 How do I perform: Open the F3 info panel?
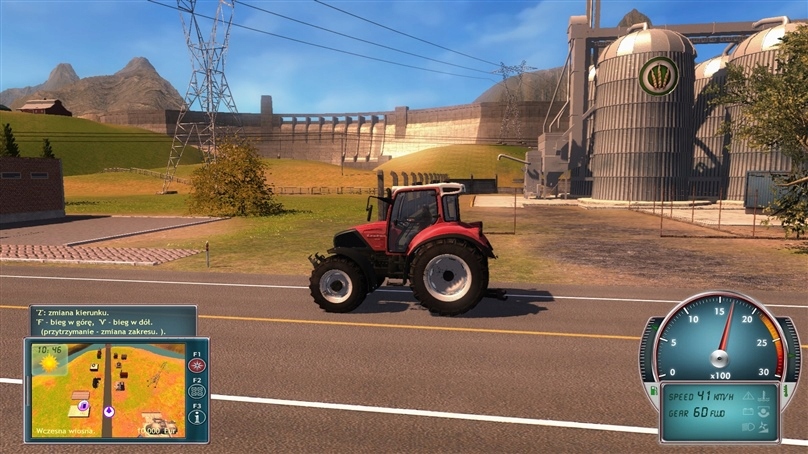[196, 417]
